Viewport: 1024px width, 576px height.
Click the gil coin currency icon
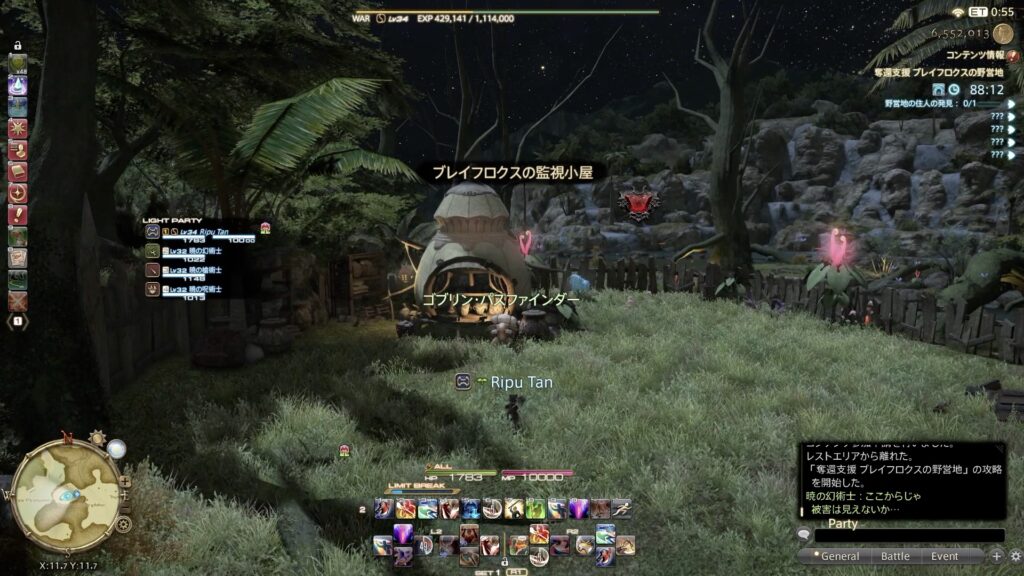[x=1000, y=33]
